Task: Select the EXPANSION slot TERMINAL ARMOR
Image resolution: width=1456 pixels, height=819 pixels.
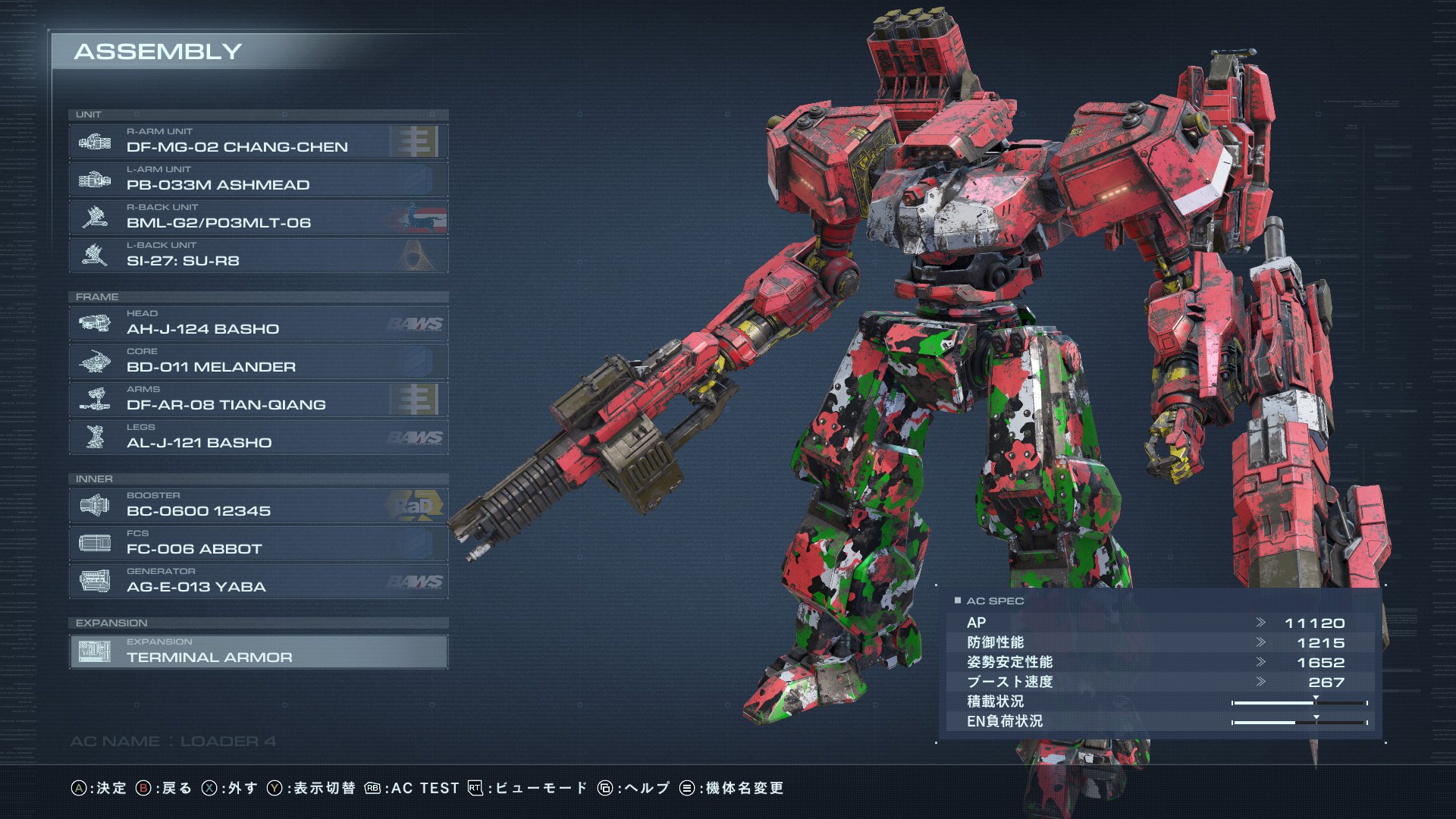Action: (x=258, y=651)
